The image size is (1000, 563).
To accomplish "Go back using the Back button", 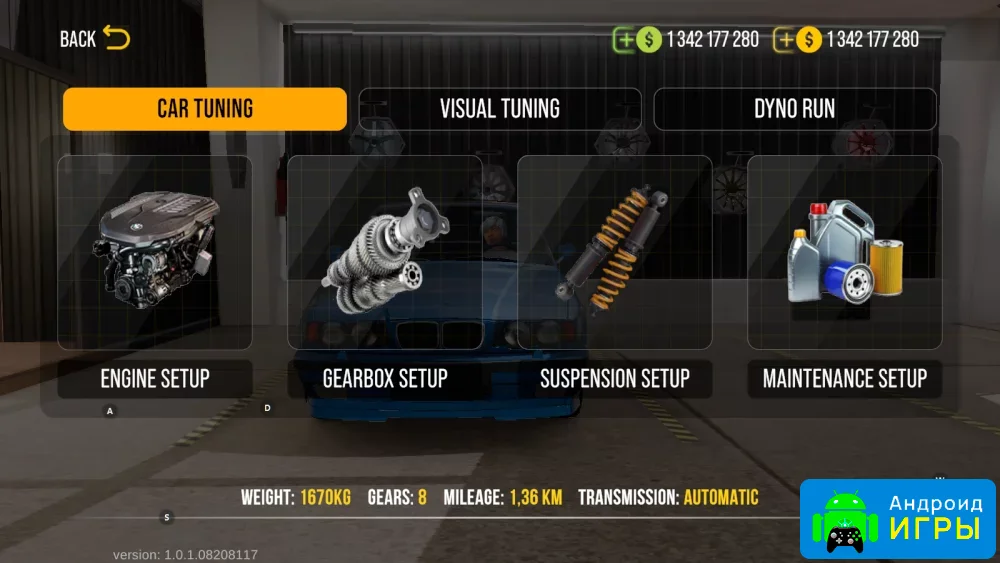I will (94, 39).
